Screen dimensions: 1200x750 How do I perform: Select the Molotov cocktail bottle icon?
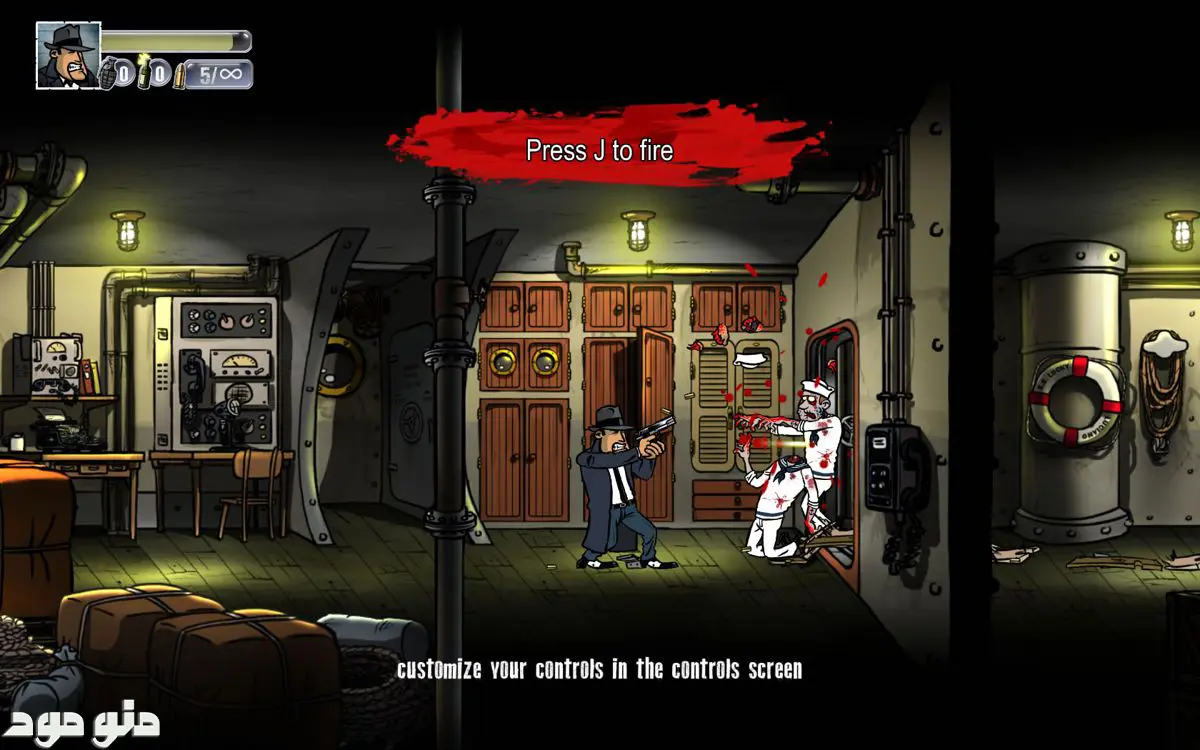click(144, 72)
